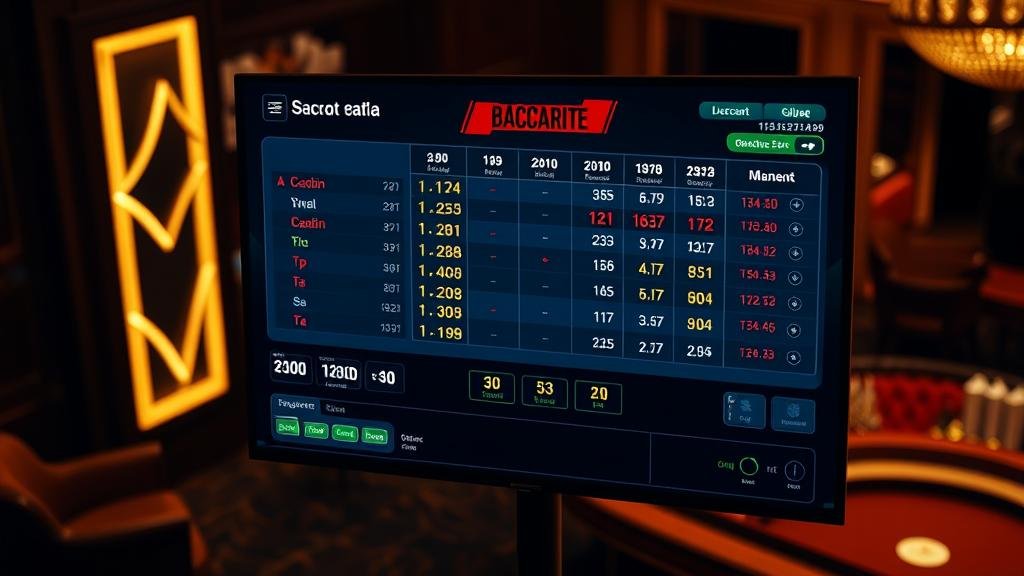Click the green circle button at bottom right
This screenshot has width=1024, height=576.
(x=748, y=465)
